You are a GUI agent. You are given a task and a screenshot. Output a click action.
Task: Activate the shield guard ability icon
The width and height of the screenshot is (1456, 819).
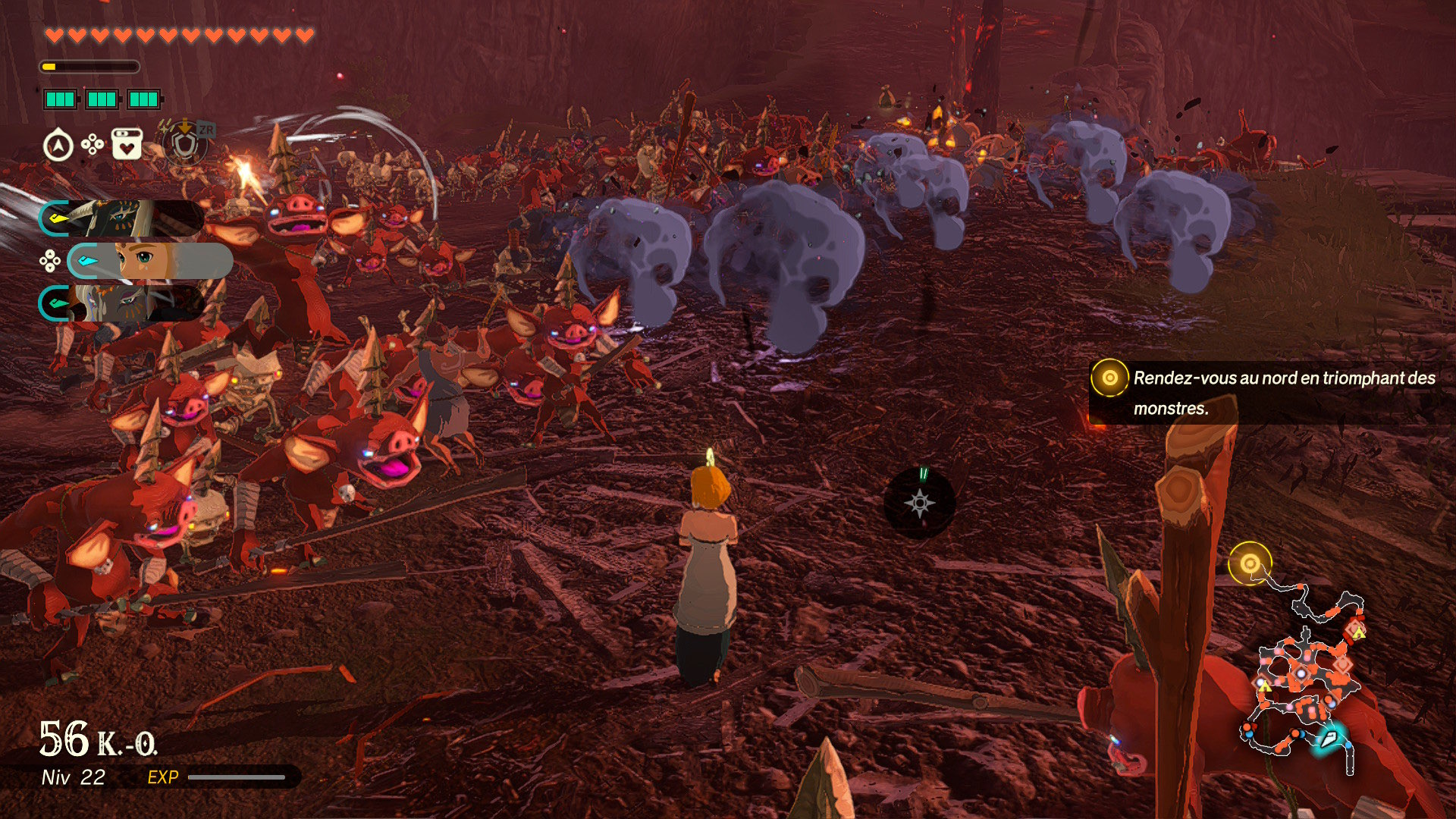point(184,143)
